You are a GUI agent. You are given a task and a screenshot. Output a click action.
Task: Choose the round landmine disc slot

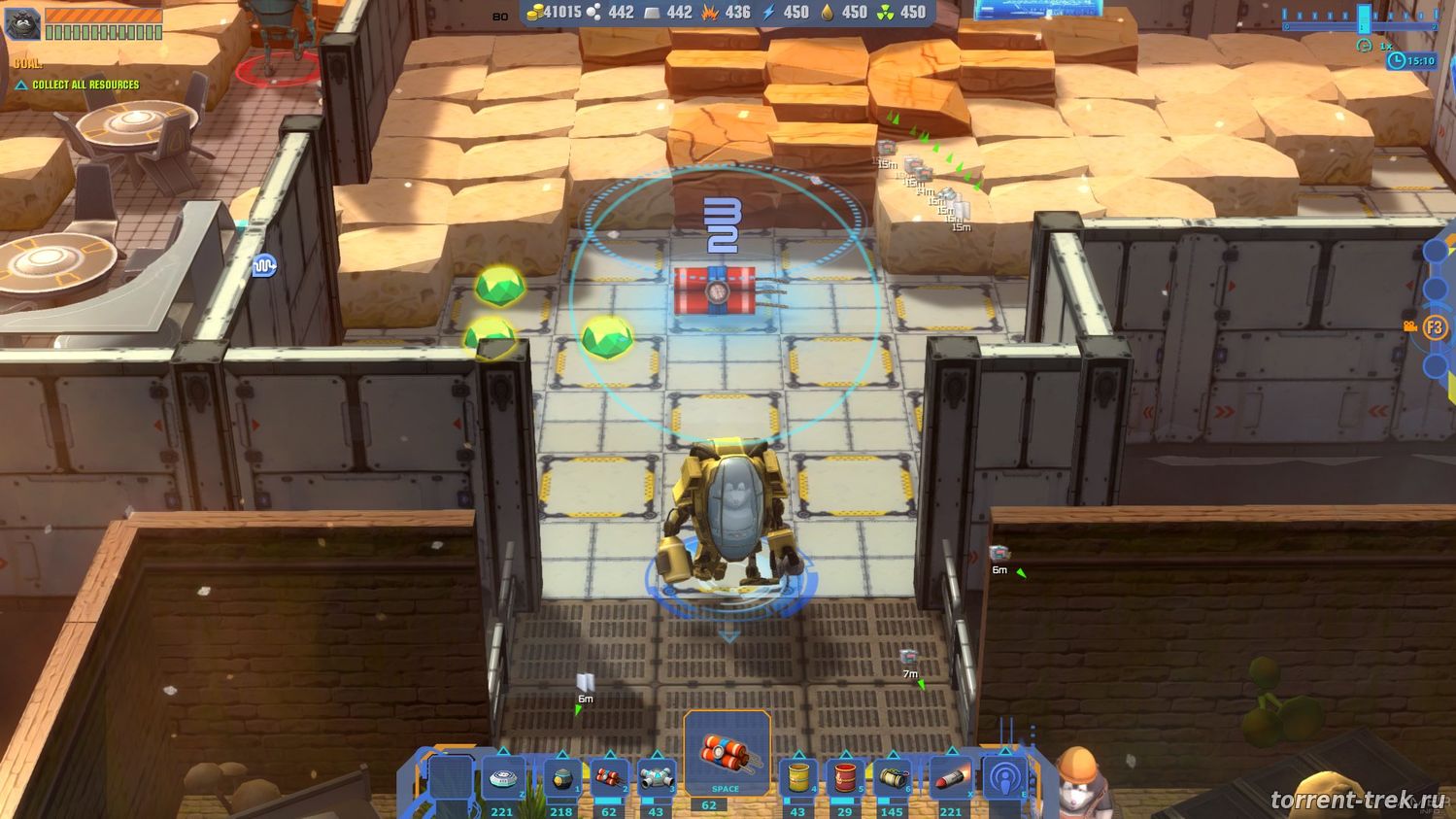pos(502,777)
